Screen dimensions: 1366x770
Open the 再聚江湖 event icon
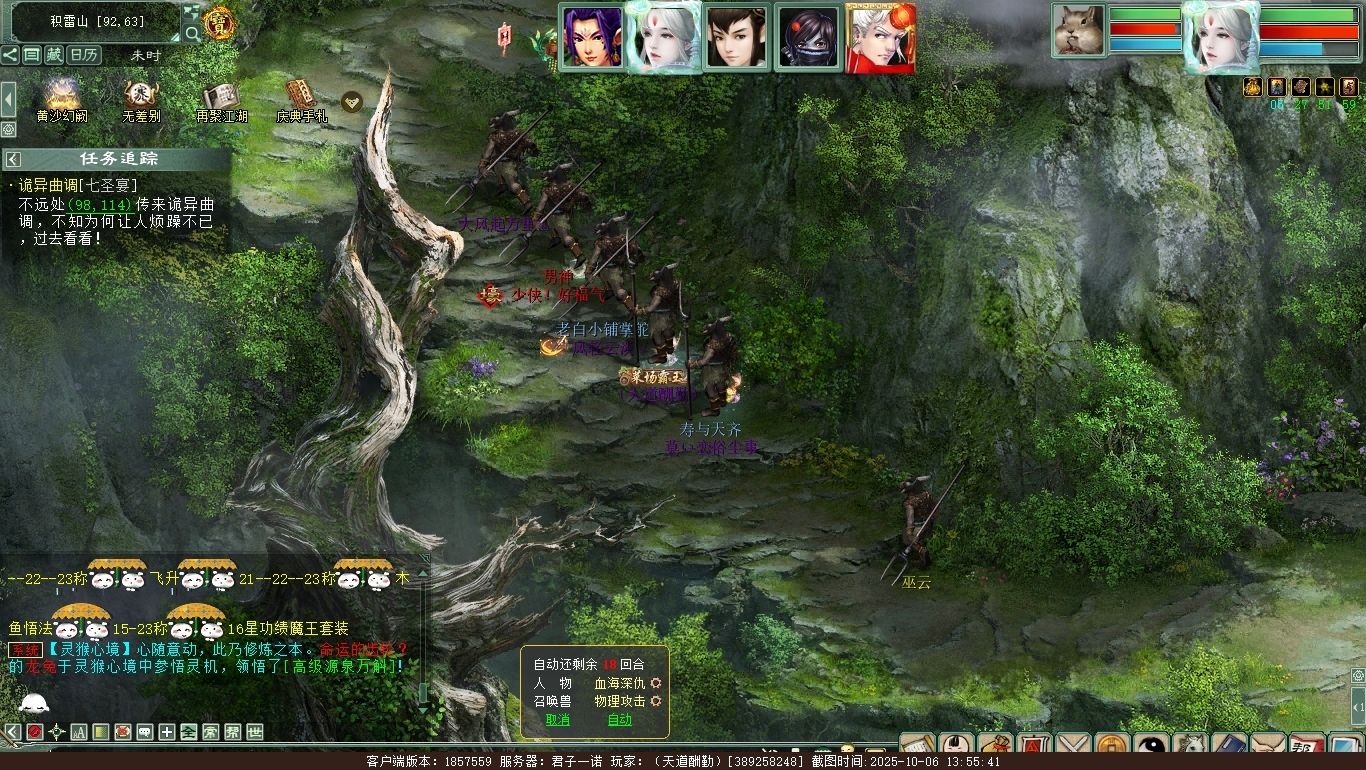click(x=220, y=96)
